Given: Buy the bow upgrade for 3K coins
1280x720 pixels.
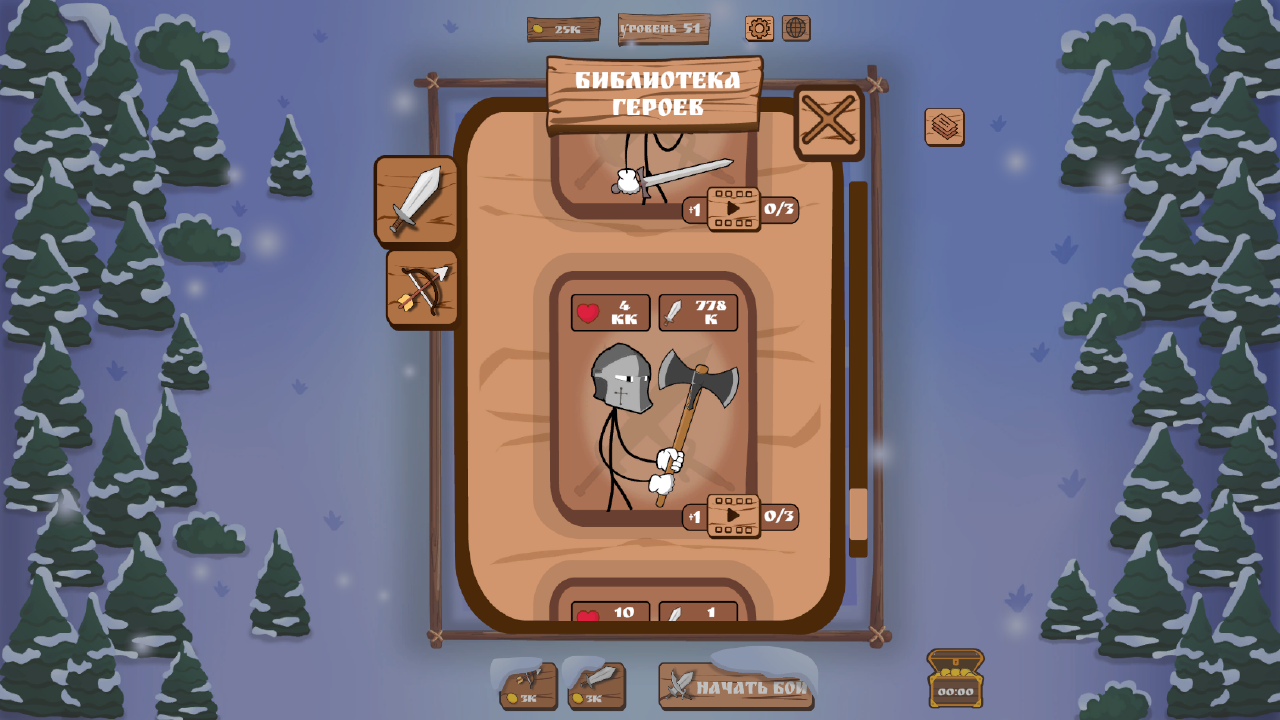Looking at the screenshot, I should 527,686.
